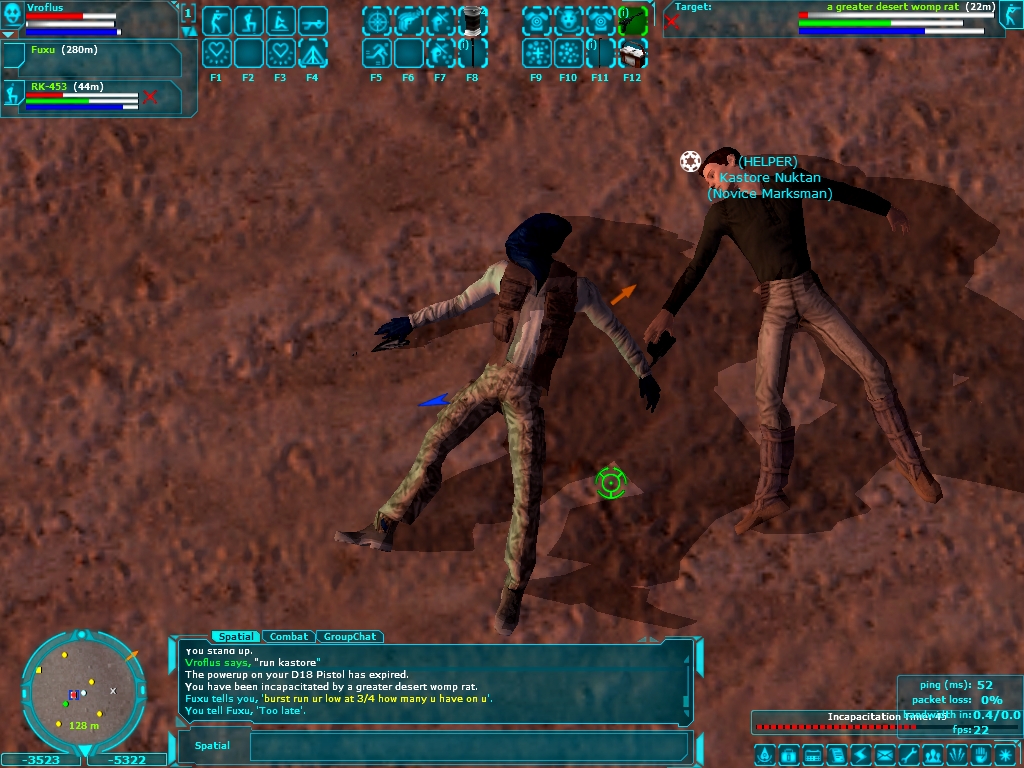
Task: Open the GroupChat tab
Action: (x=350, y=636)
